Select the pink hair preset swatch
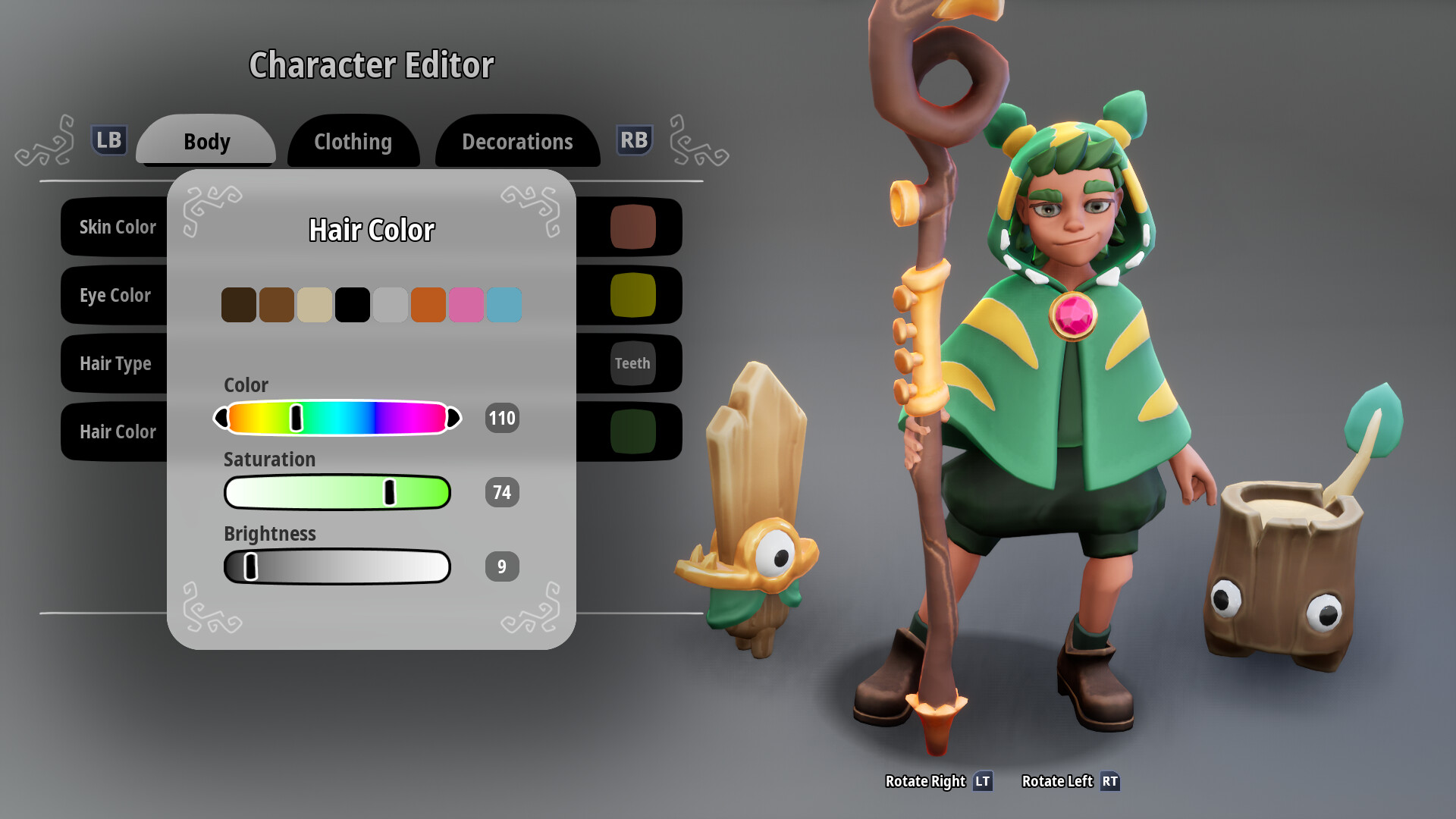 point(466,304)
